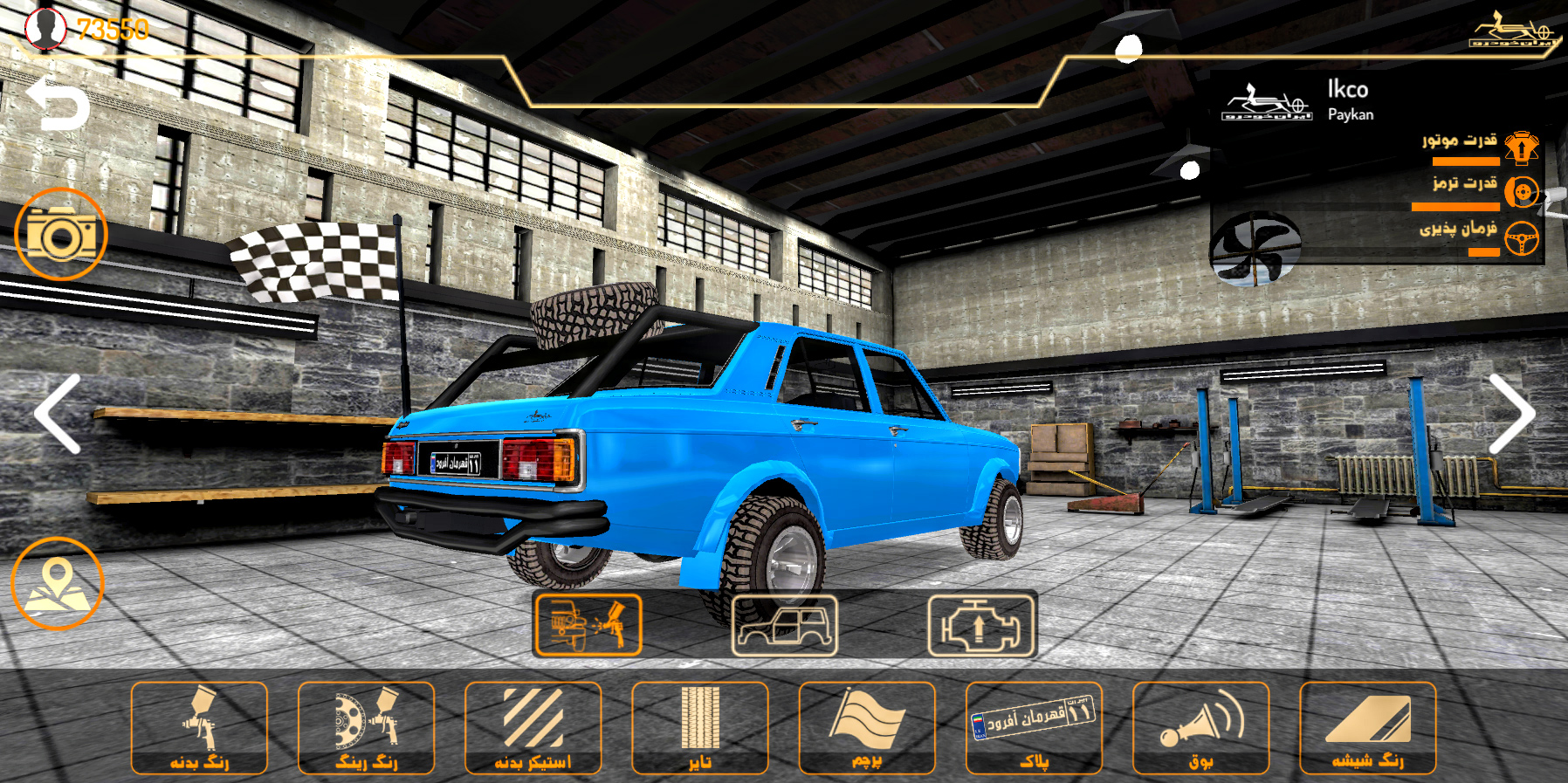Switch to the engine upgrade tab

pyautogui.click(x=981, y=625)
